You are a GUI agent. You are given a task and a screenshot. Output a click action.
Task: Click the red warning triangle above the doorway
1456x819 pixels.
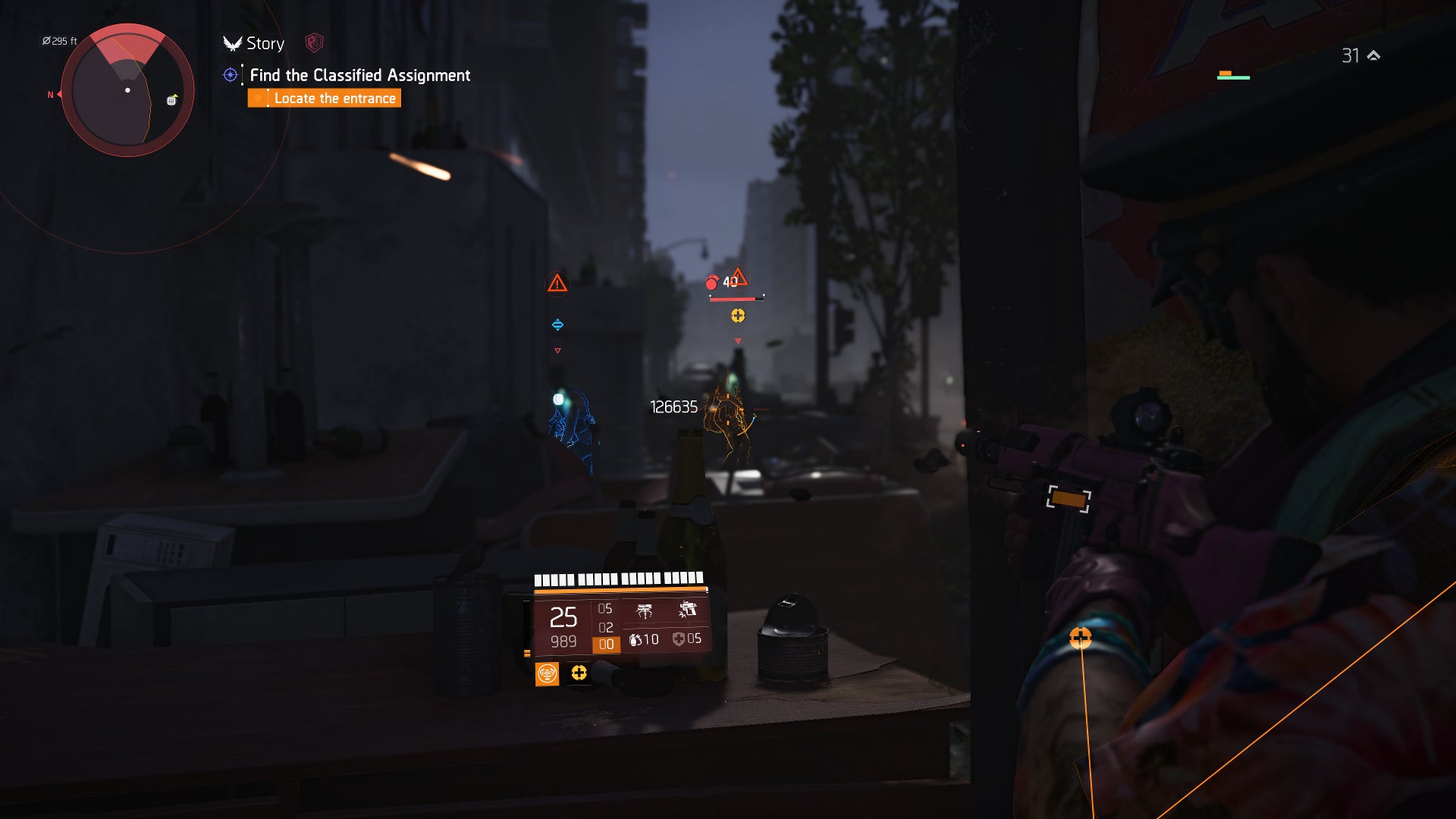tap(556, 283)
